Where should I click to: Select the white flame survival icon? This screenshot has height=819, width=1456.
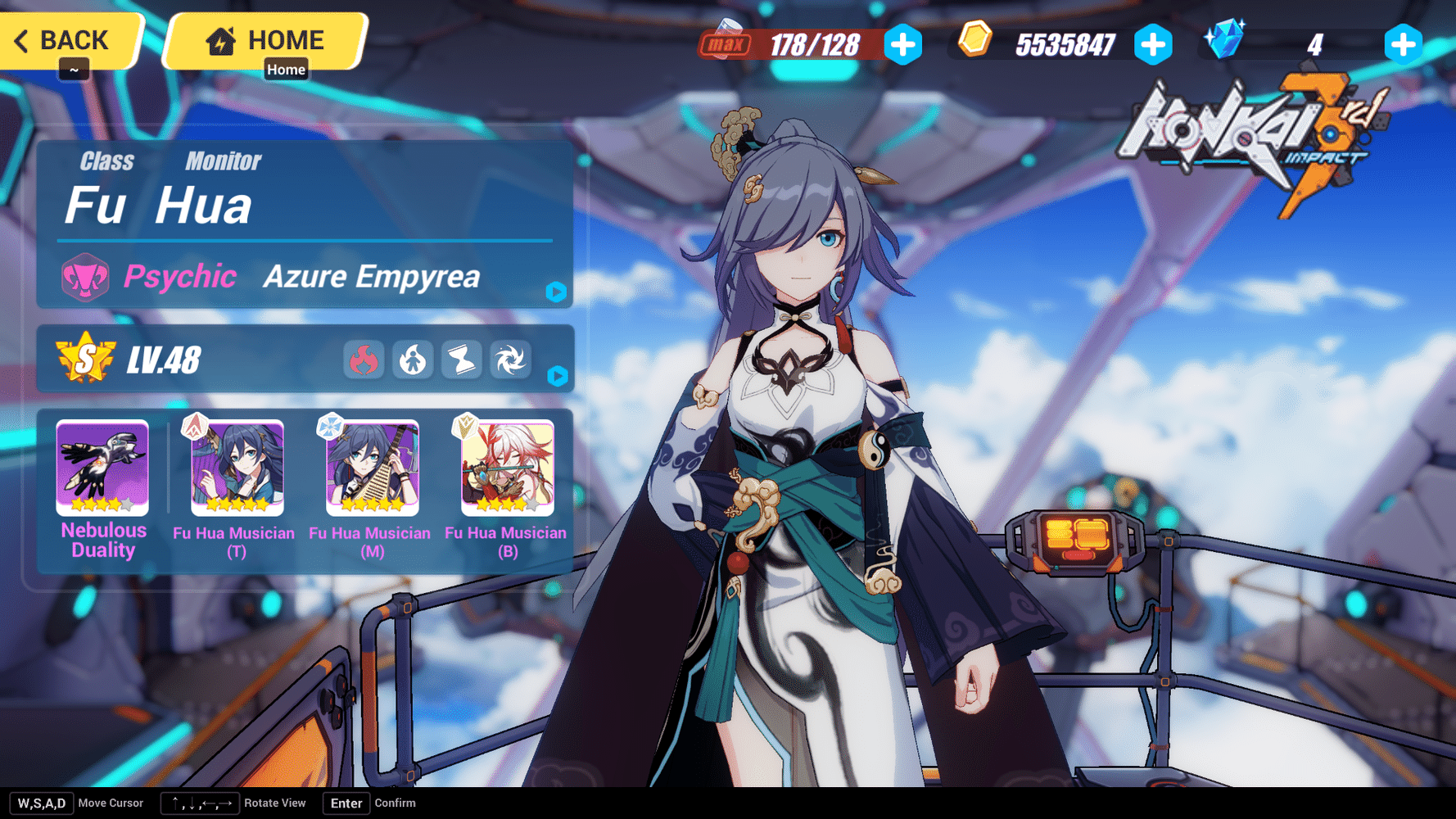pos(413,359)
